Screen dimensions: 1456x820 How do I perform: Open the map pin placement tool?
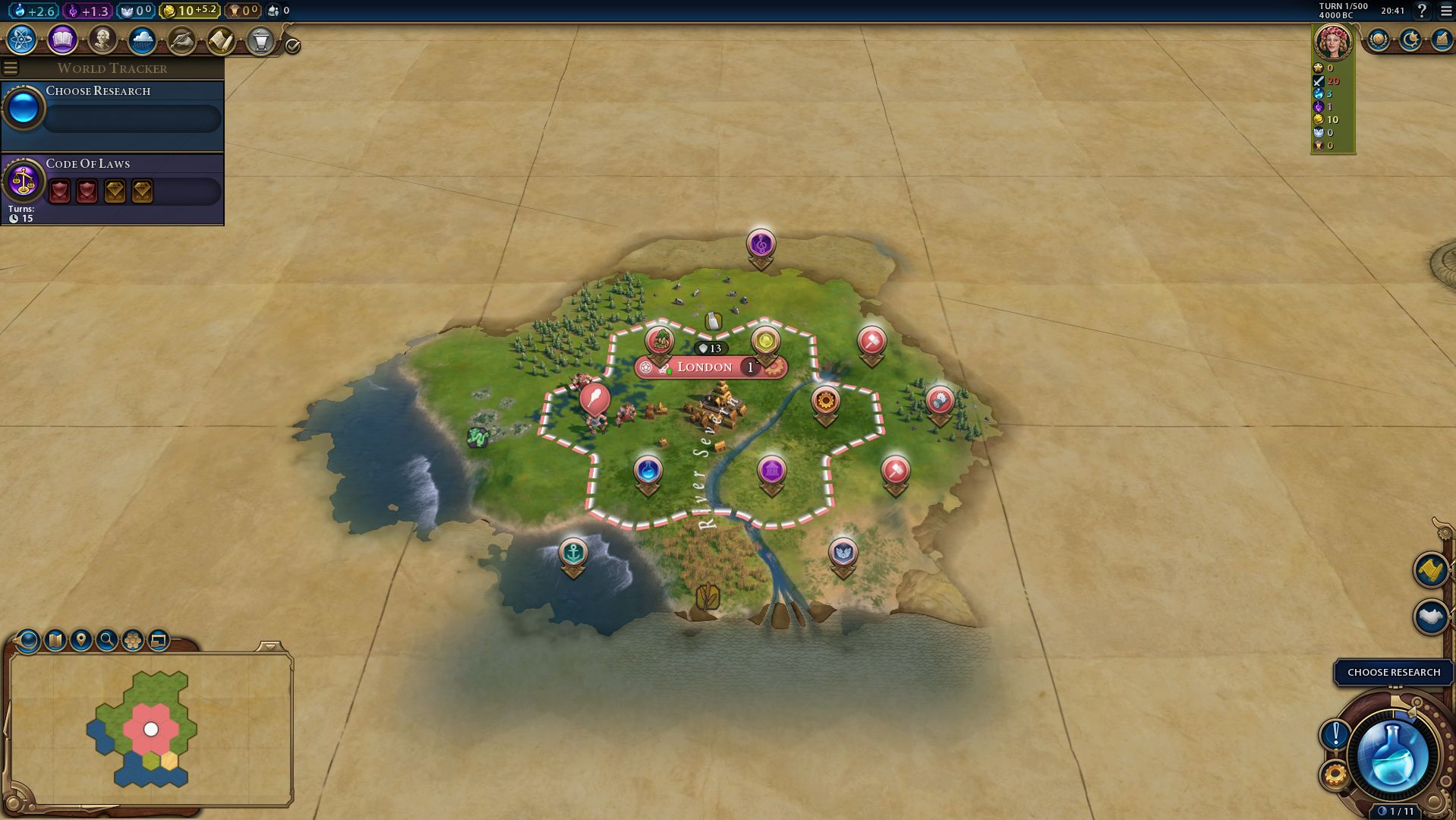[x=81, y=640]
